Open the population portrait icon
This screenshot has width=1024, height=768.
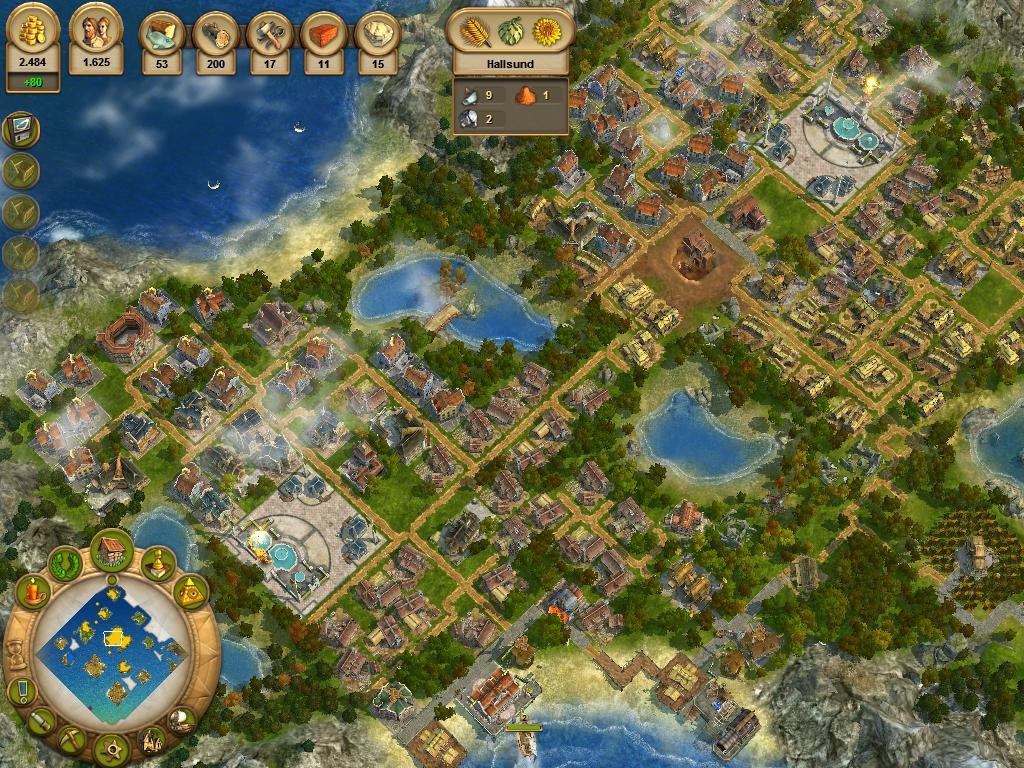(96, 32)
